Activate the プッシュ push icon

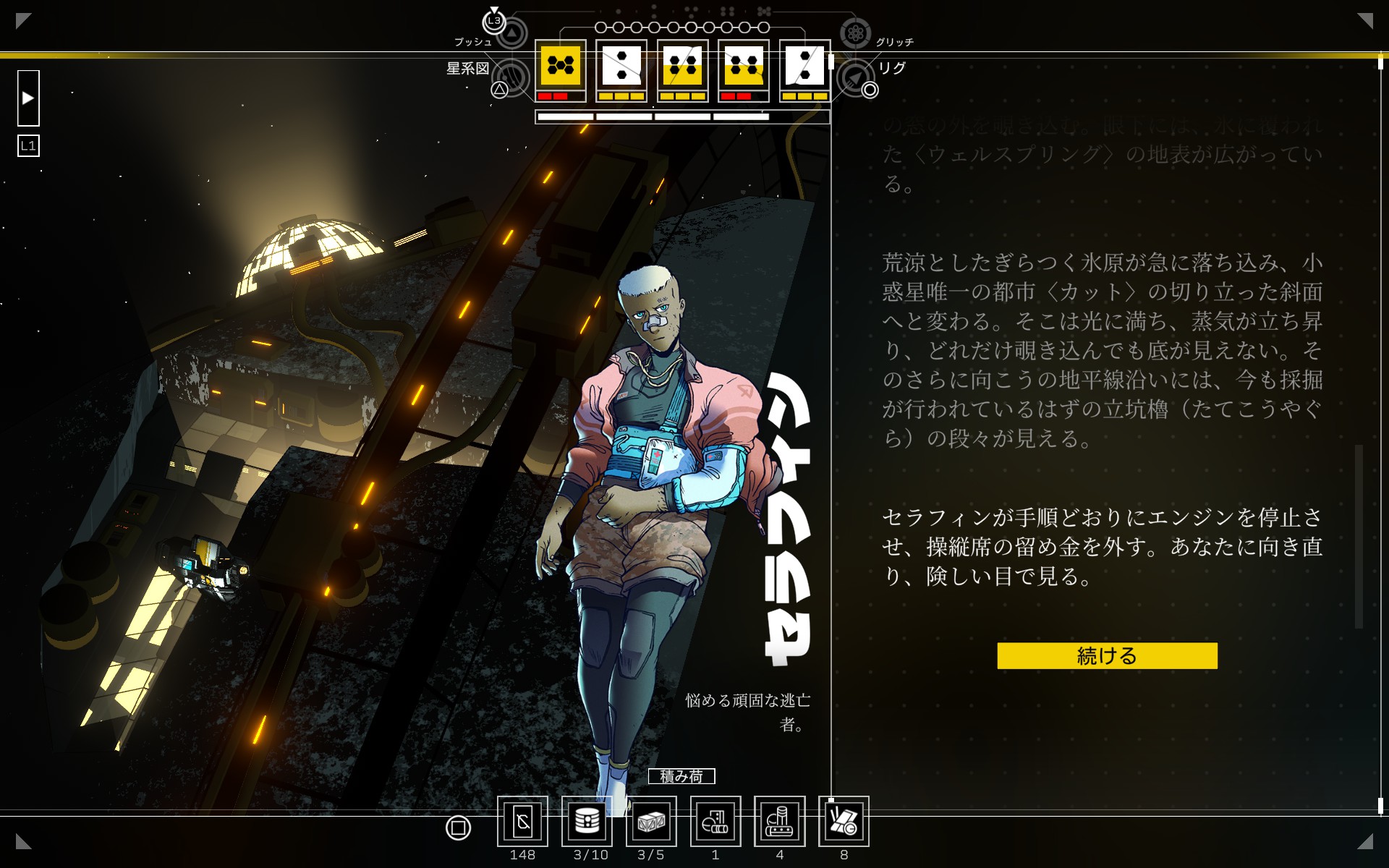[511, 33]
